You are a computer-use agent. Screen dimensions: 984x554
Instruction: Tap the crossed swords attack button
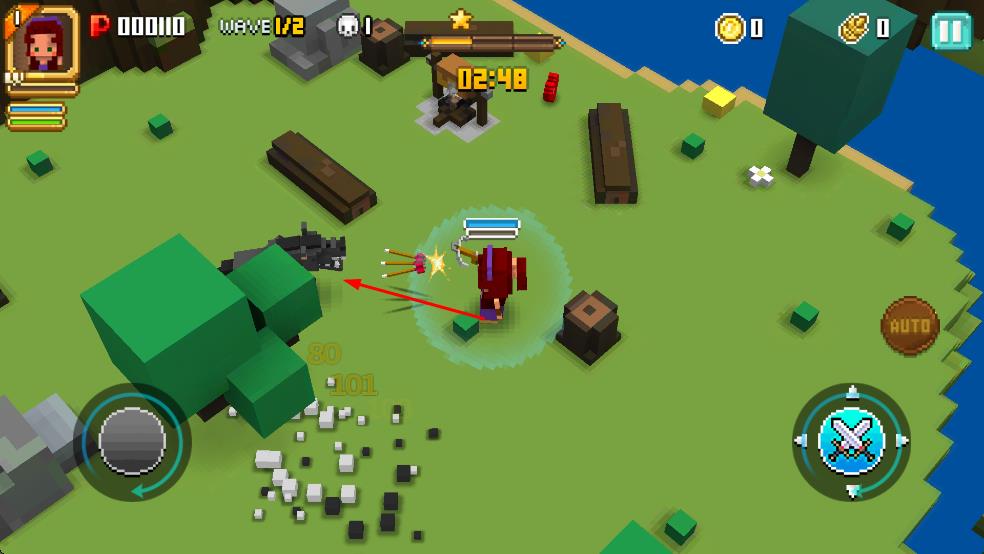(x=851, y=440)
